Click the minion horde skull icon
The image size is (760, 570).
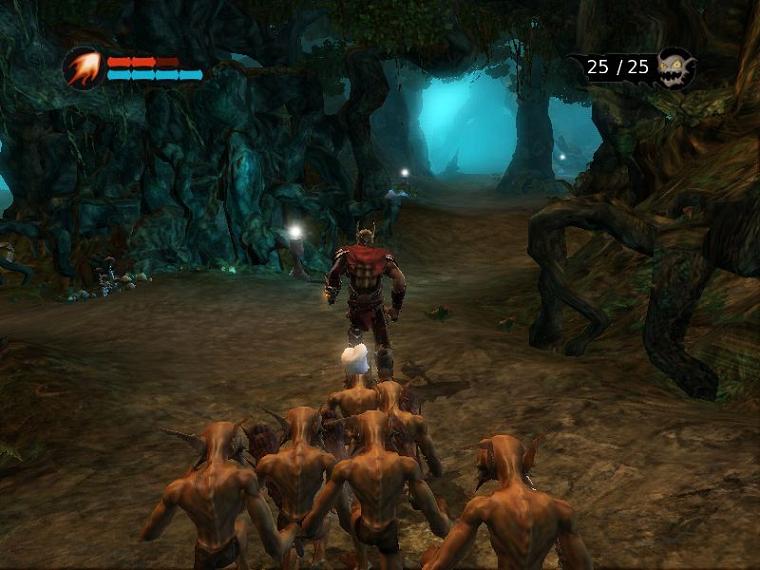[x=675, y=69]
